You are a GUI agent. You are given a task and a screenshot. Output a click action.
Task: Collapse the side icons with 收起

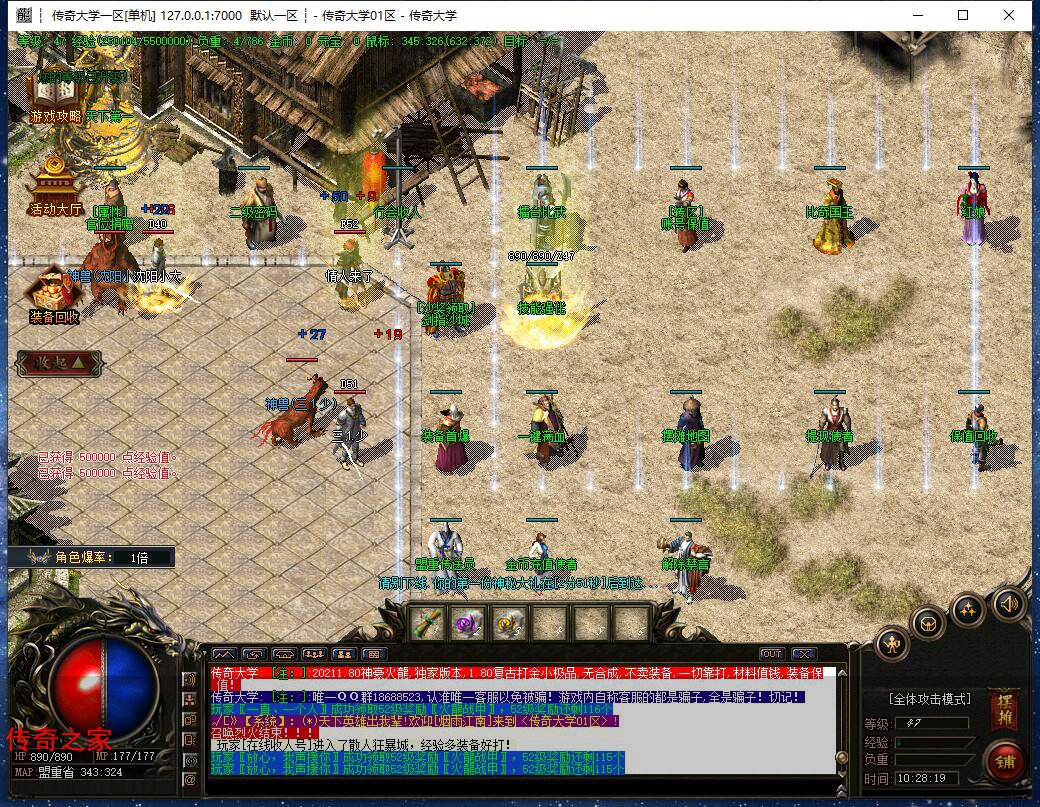click(55, 360)
